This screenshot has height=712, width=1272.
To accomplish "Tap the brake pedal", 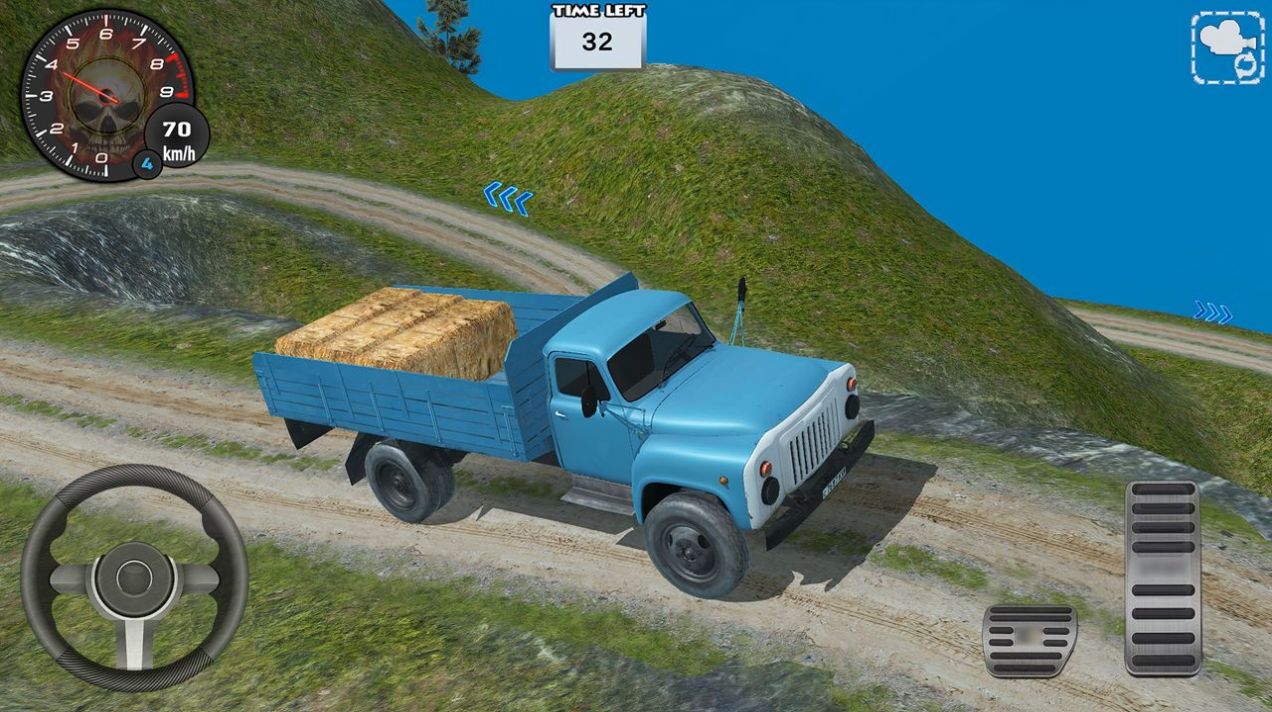I will [1029, 639].
